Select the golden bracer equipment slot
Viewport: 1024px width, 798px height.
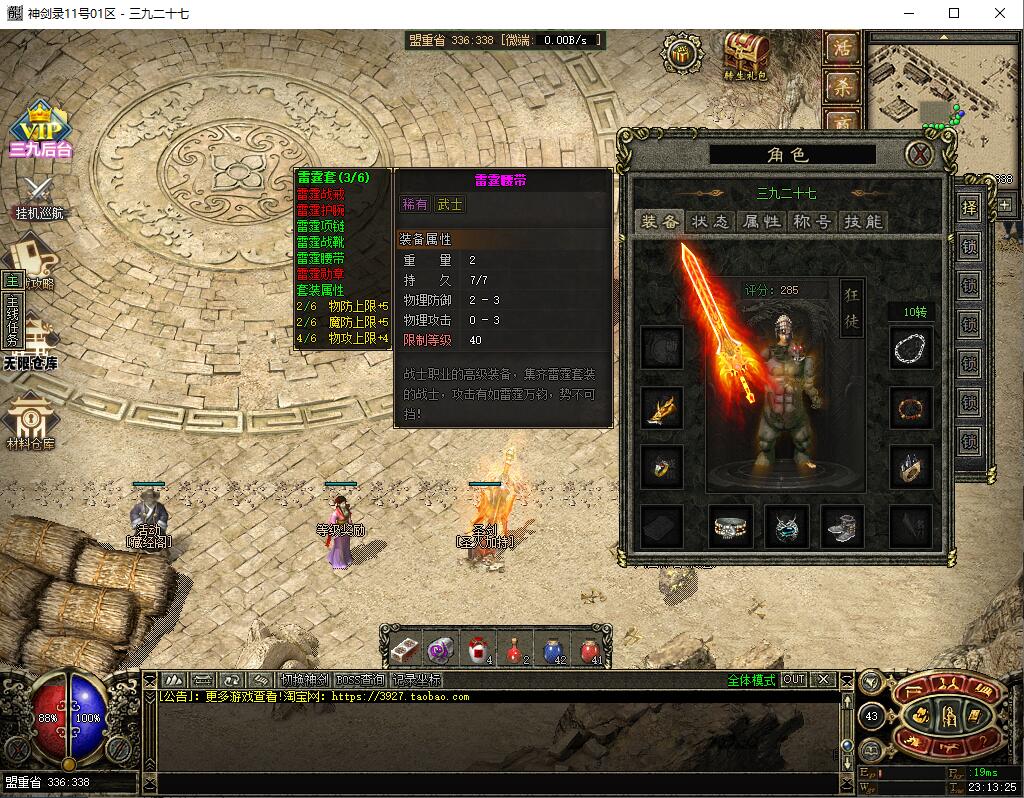click(x=662, y=408)
